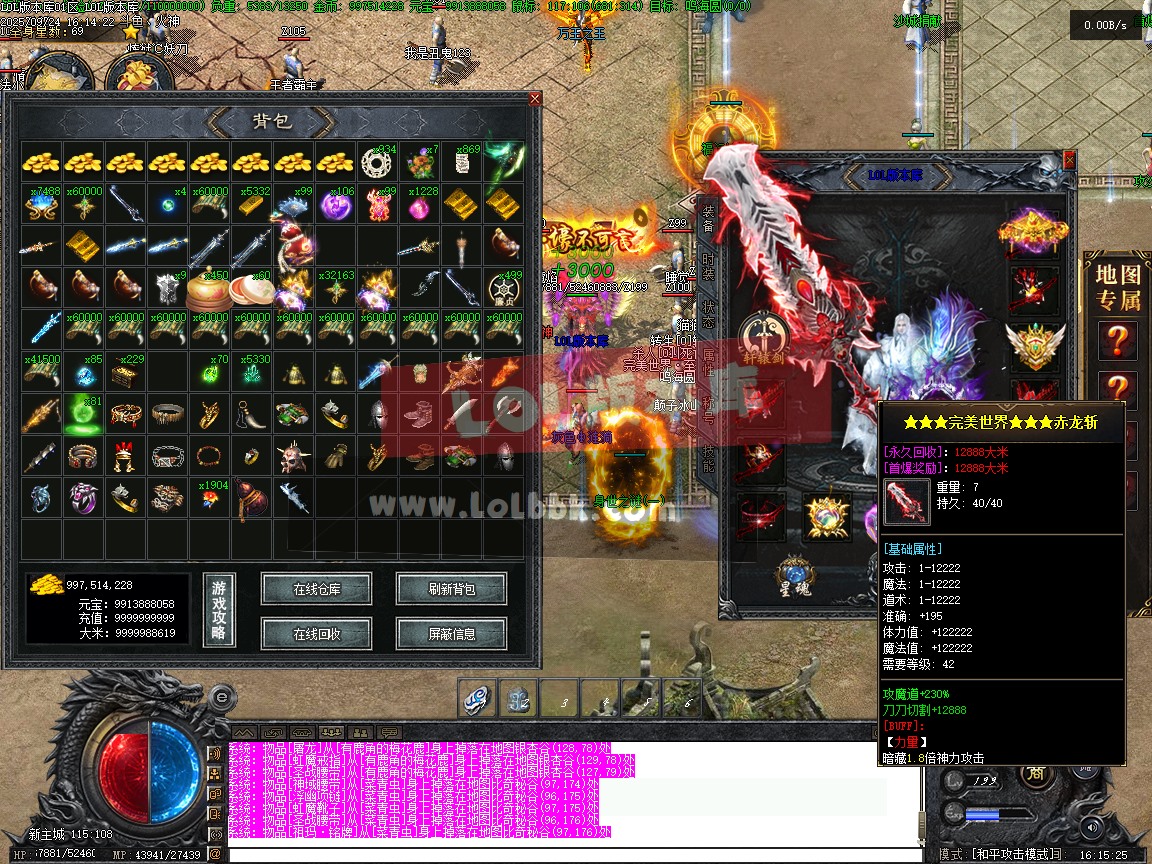Open the 游戏攻略 game guide
The height and width of the screenshot is (864, 1152).
click(x=219, y=609)
